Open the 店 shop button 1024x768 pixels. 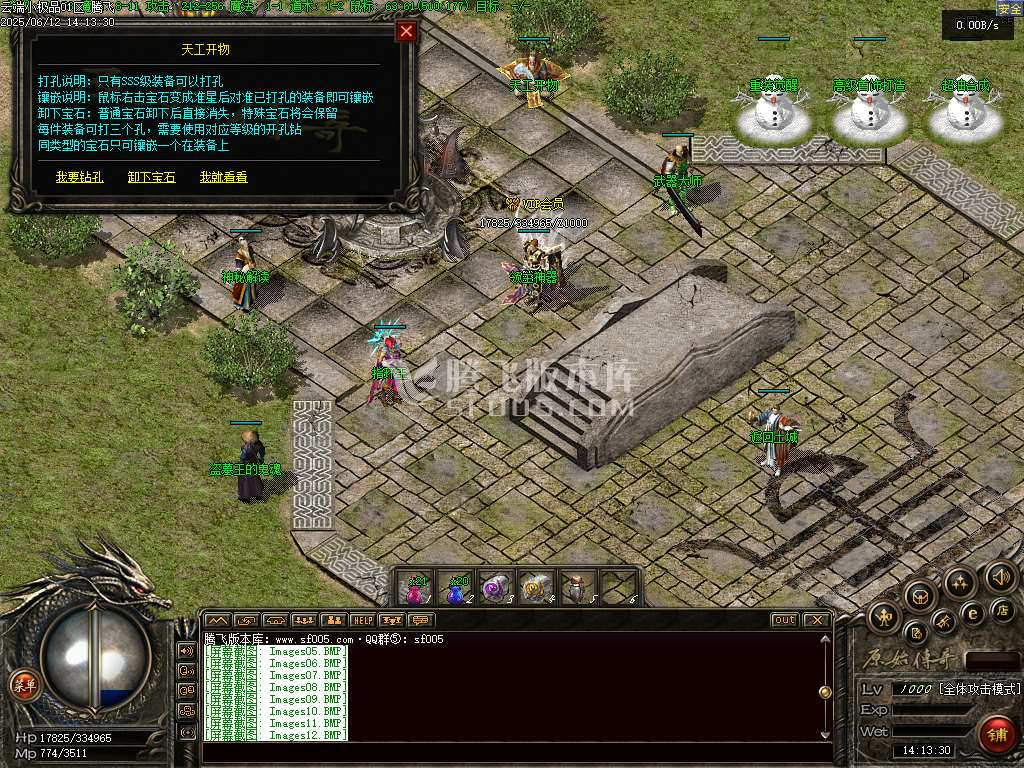coord(1003,609)
